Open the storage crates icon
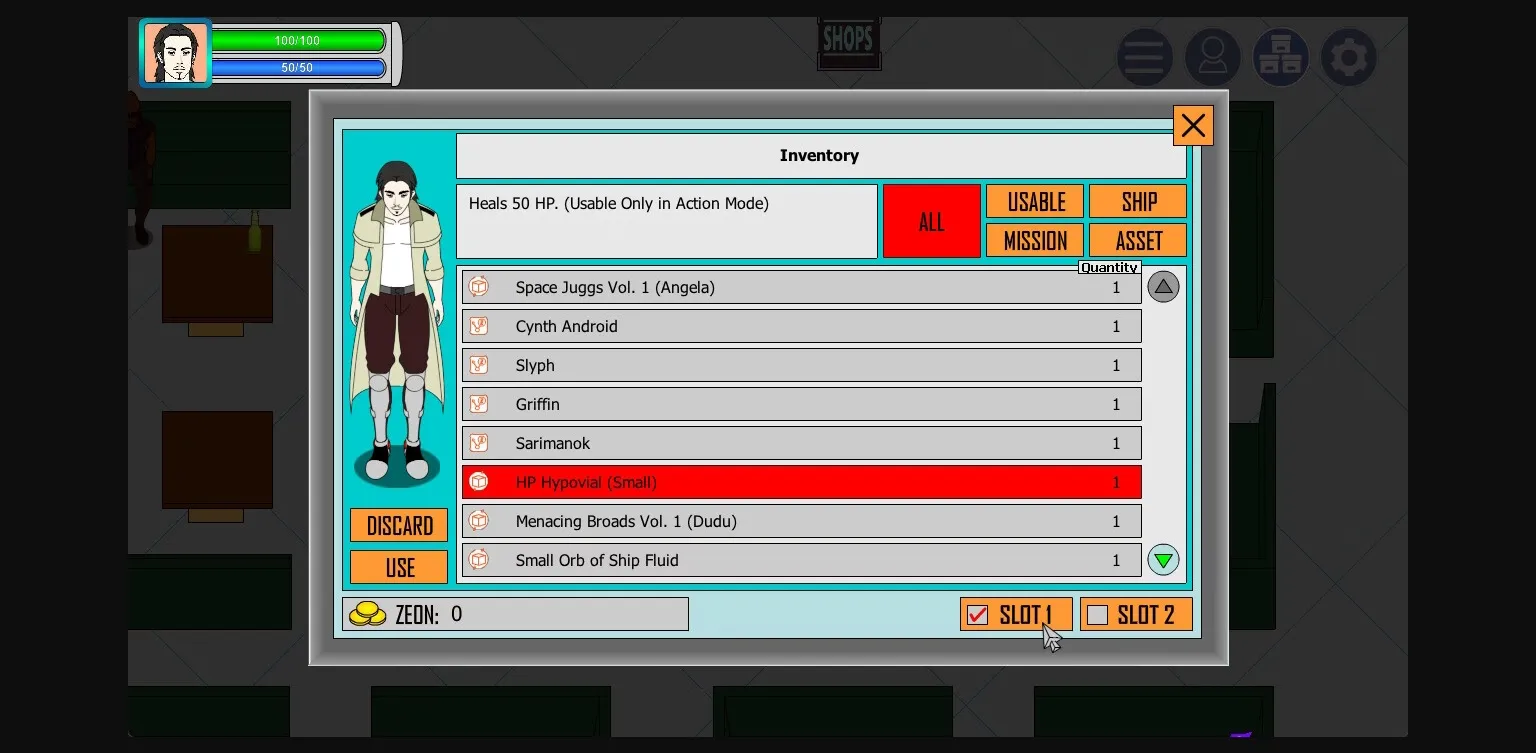 click(1281, 57)
